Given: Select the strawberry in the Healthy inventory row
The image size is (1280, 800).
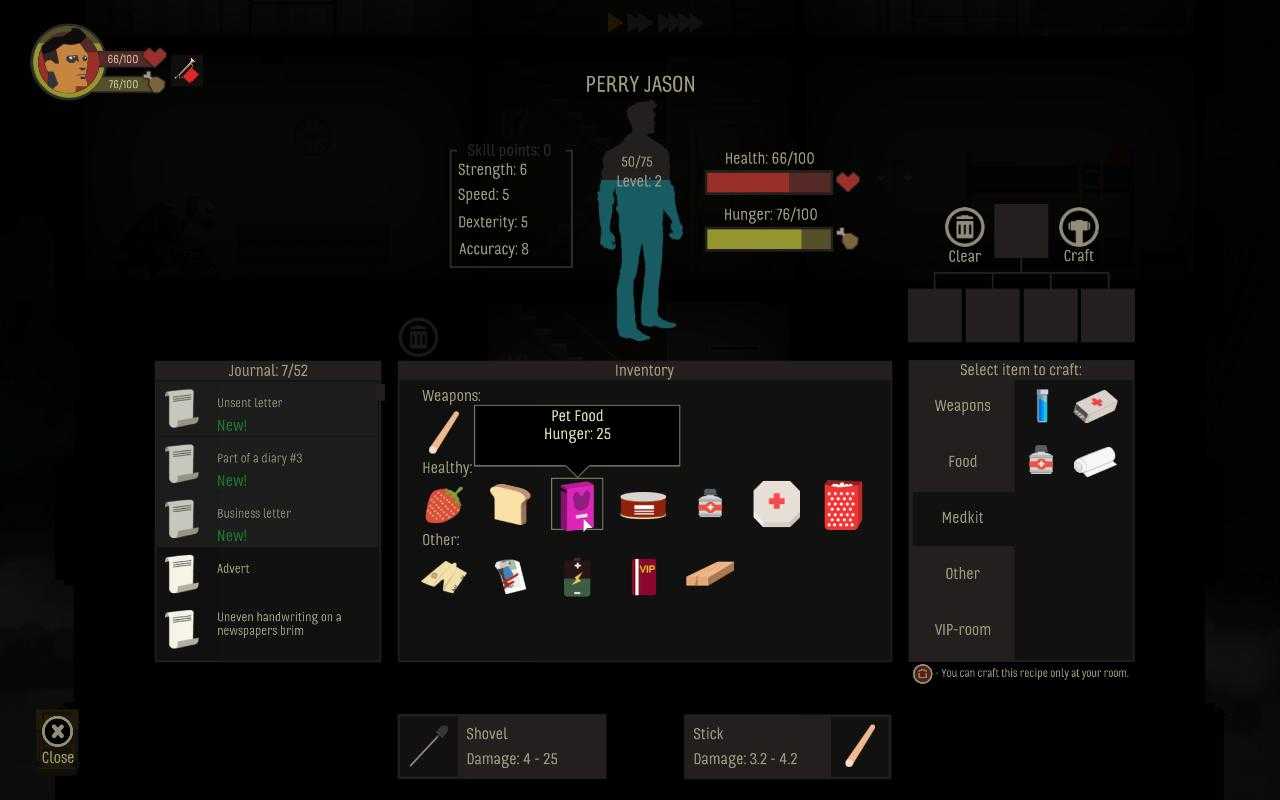Looking at the screenshot, I should (x=441, y=504).
